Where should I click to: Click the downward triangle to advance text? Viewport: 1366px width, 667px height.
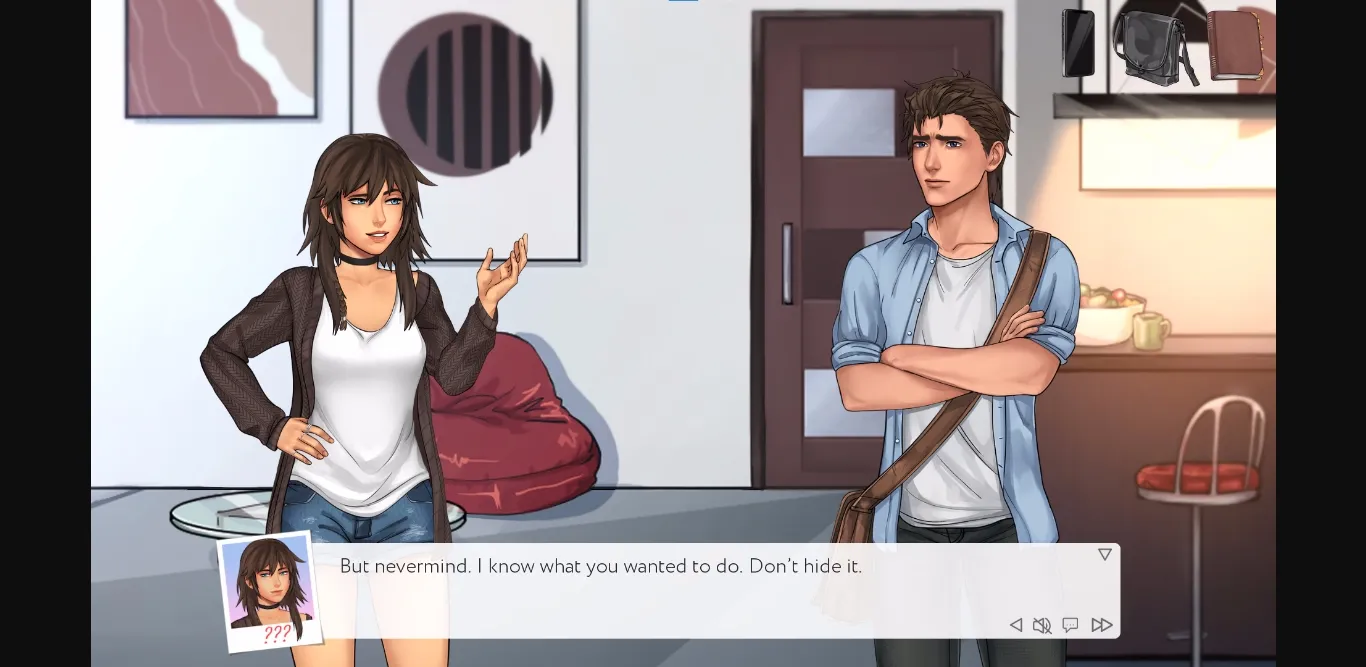1104,554
